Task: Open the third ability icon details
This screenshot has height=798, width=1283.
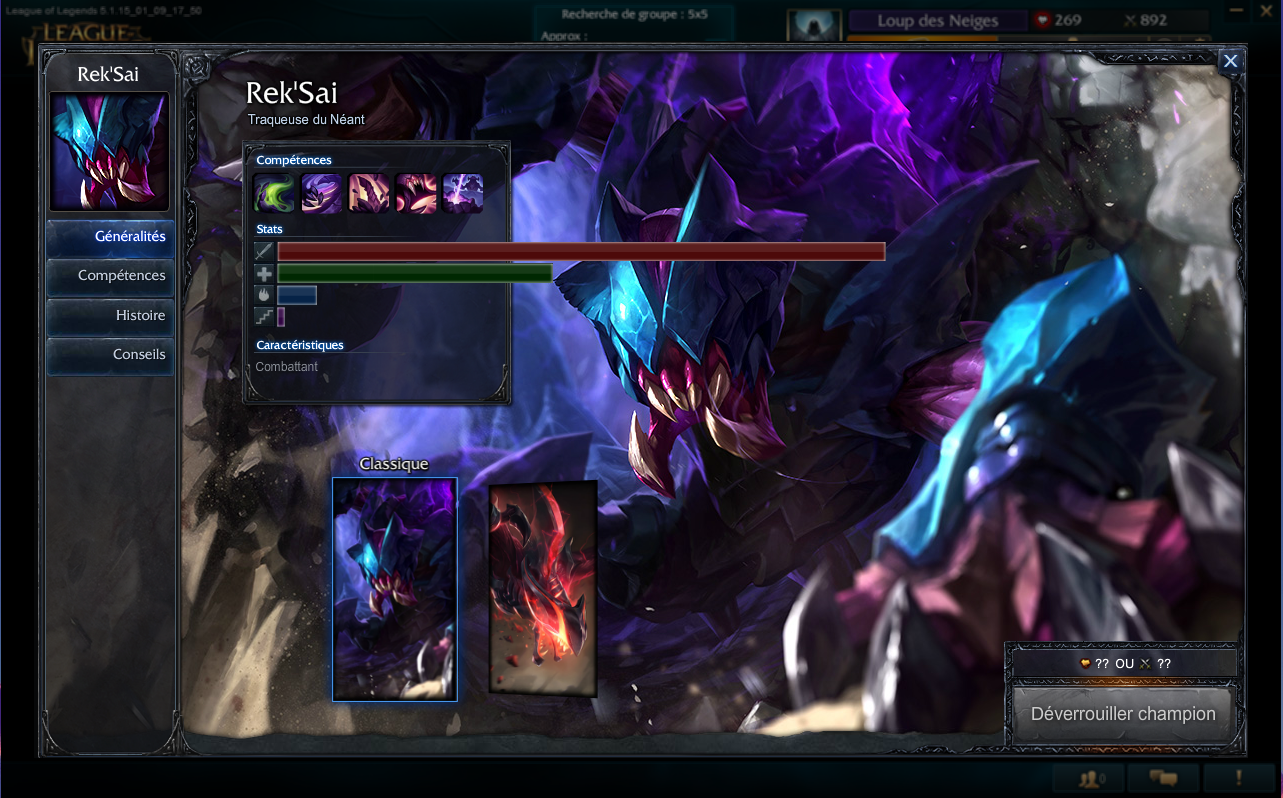Action: point(369,192)
